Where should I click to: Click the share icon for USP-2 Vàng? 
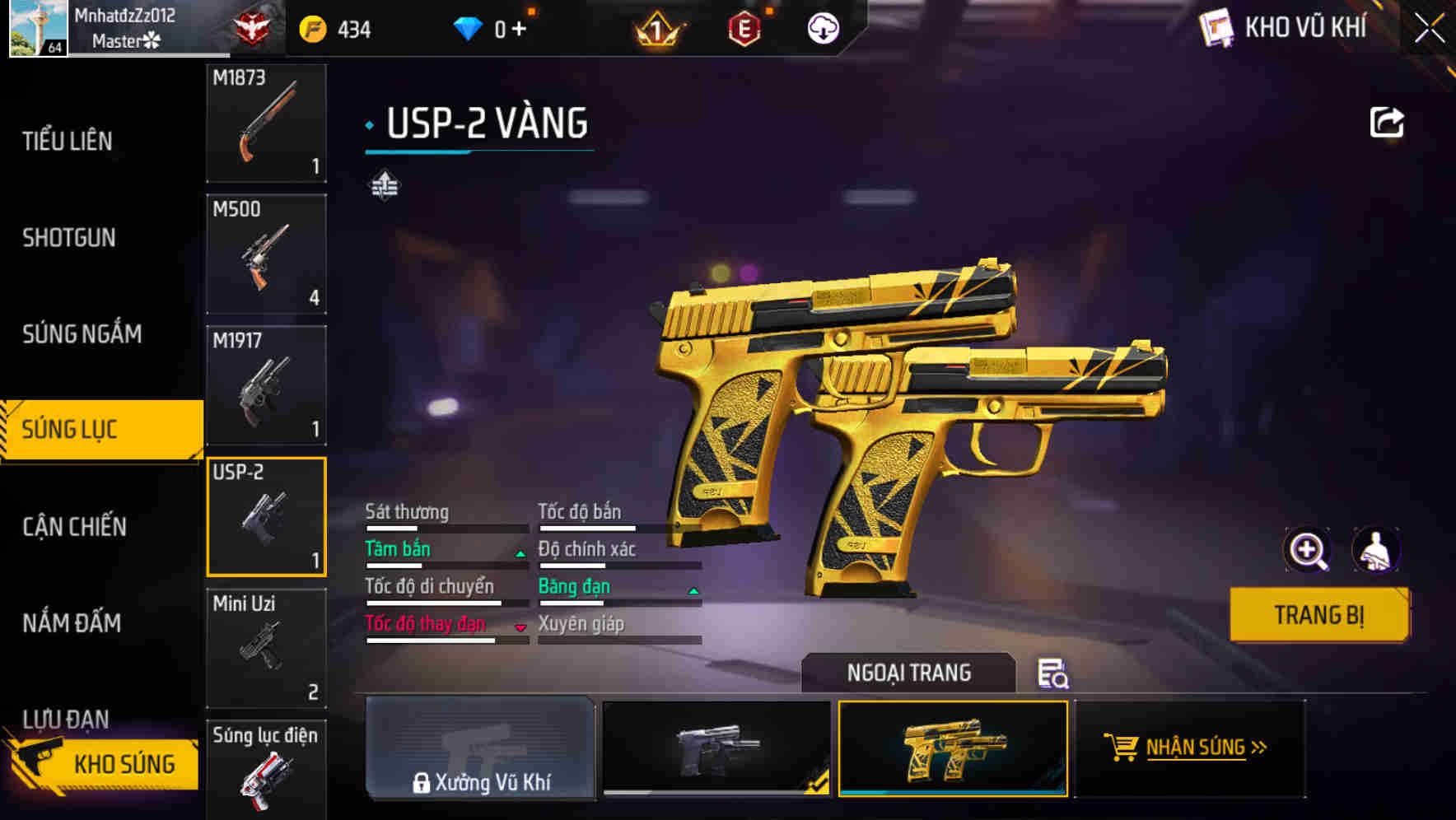click(x=1388, y=121)
